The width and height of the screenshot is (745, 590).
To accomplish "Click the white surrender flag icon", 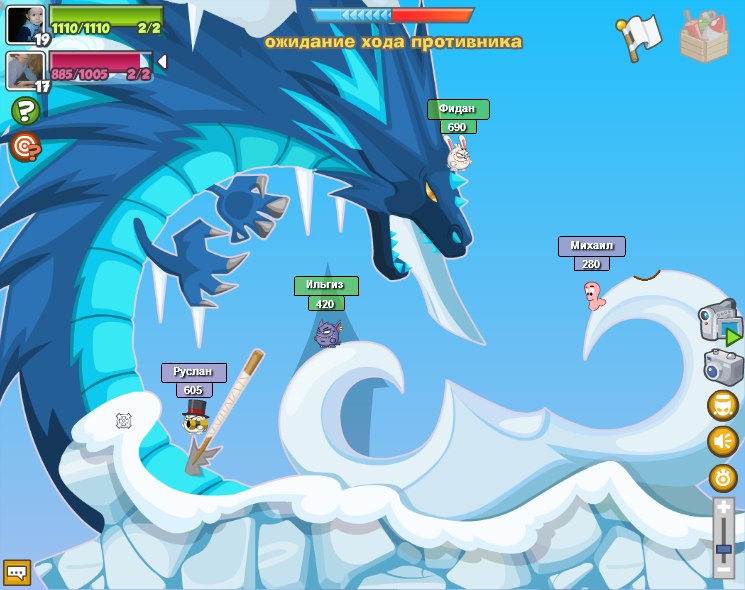I will pyautogui.click(x=640, y=36).
